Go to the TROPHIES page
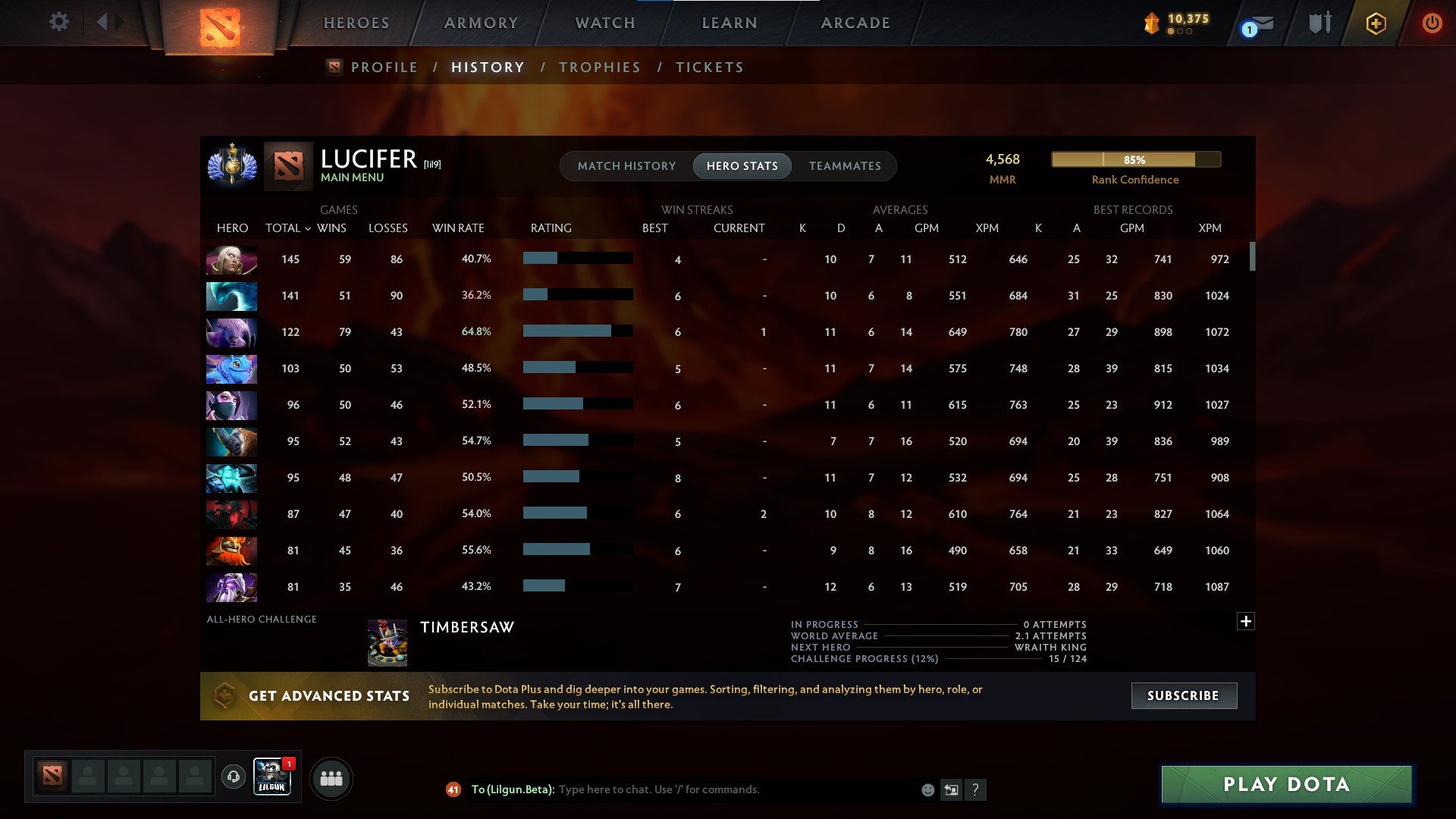Image resolution: width=1456 pixels, height=819 pixels. 600,67
